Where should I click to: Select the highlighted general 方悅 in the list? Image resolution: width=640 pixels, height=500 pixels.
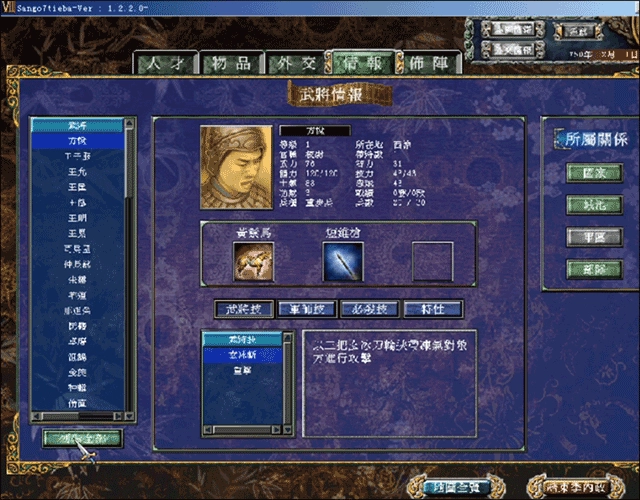click(77, 142)
